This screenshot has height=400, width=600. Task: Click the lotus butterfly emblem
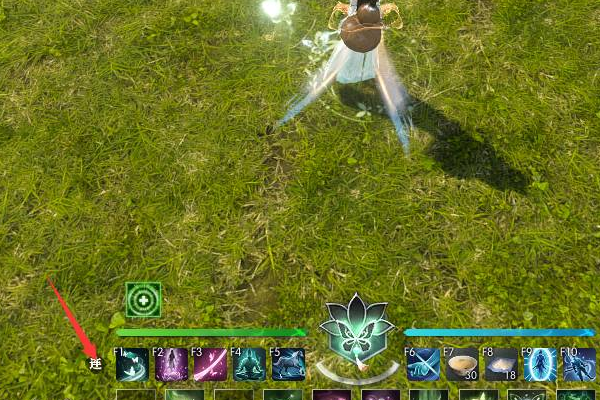pos(358,329)
